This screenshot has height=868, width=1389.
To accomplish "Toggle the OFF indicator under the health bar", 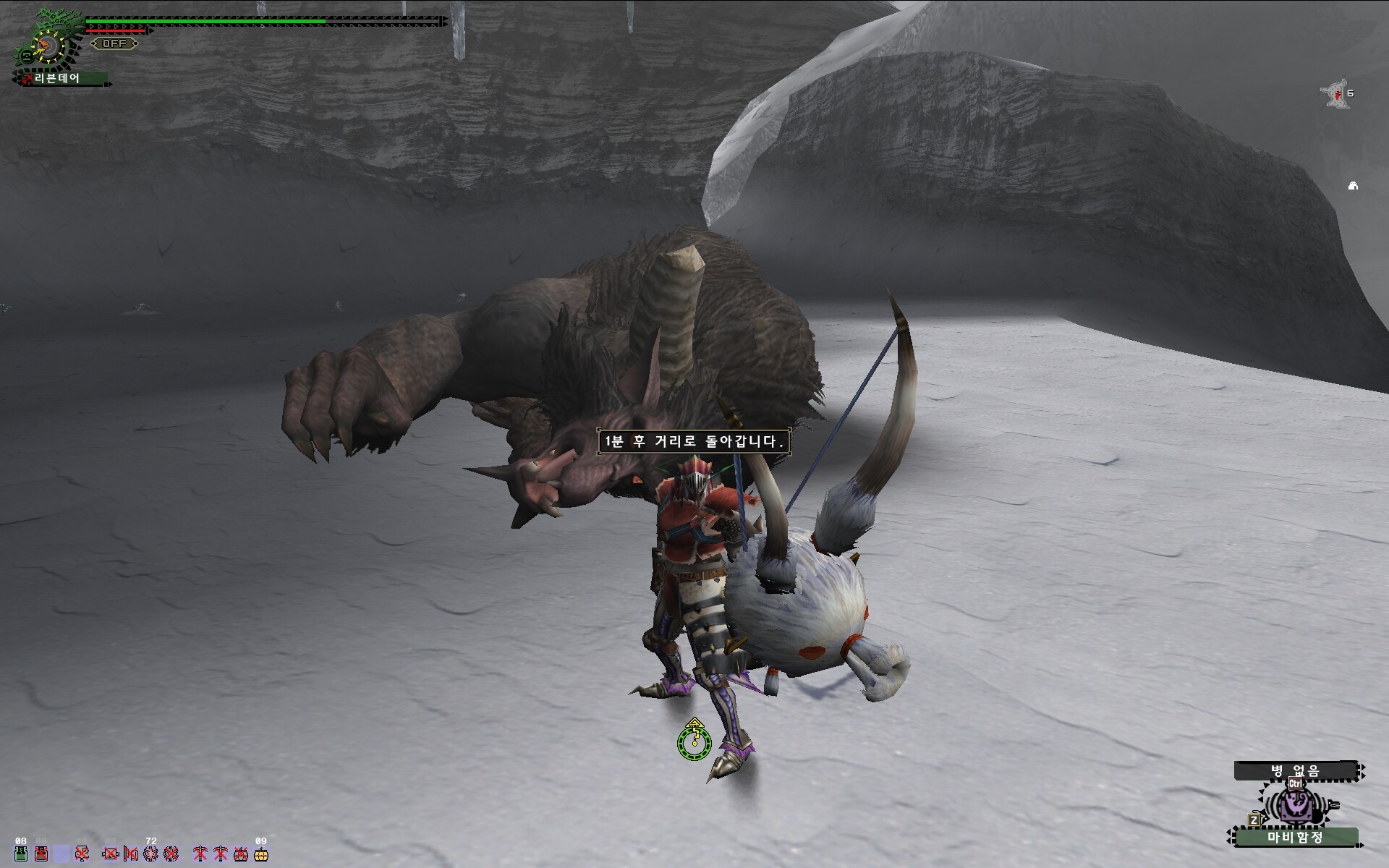I will [114, 43].
